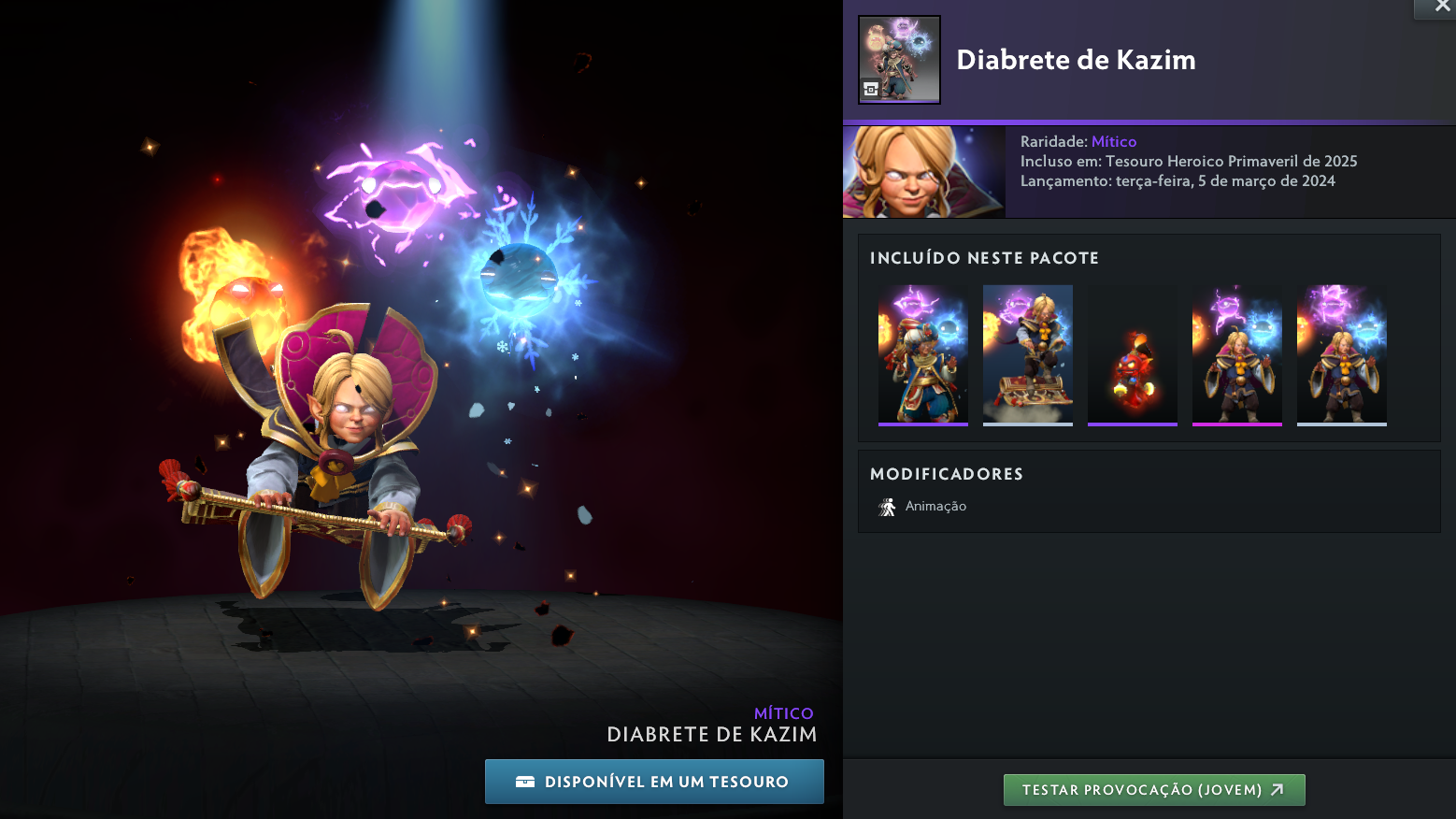Open the flying carpet taunt item

[x=1028, y=354]
